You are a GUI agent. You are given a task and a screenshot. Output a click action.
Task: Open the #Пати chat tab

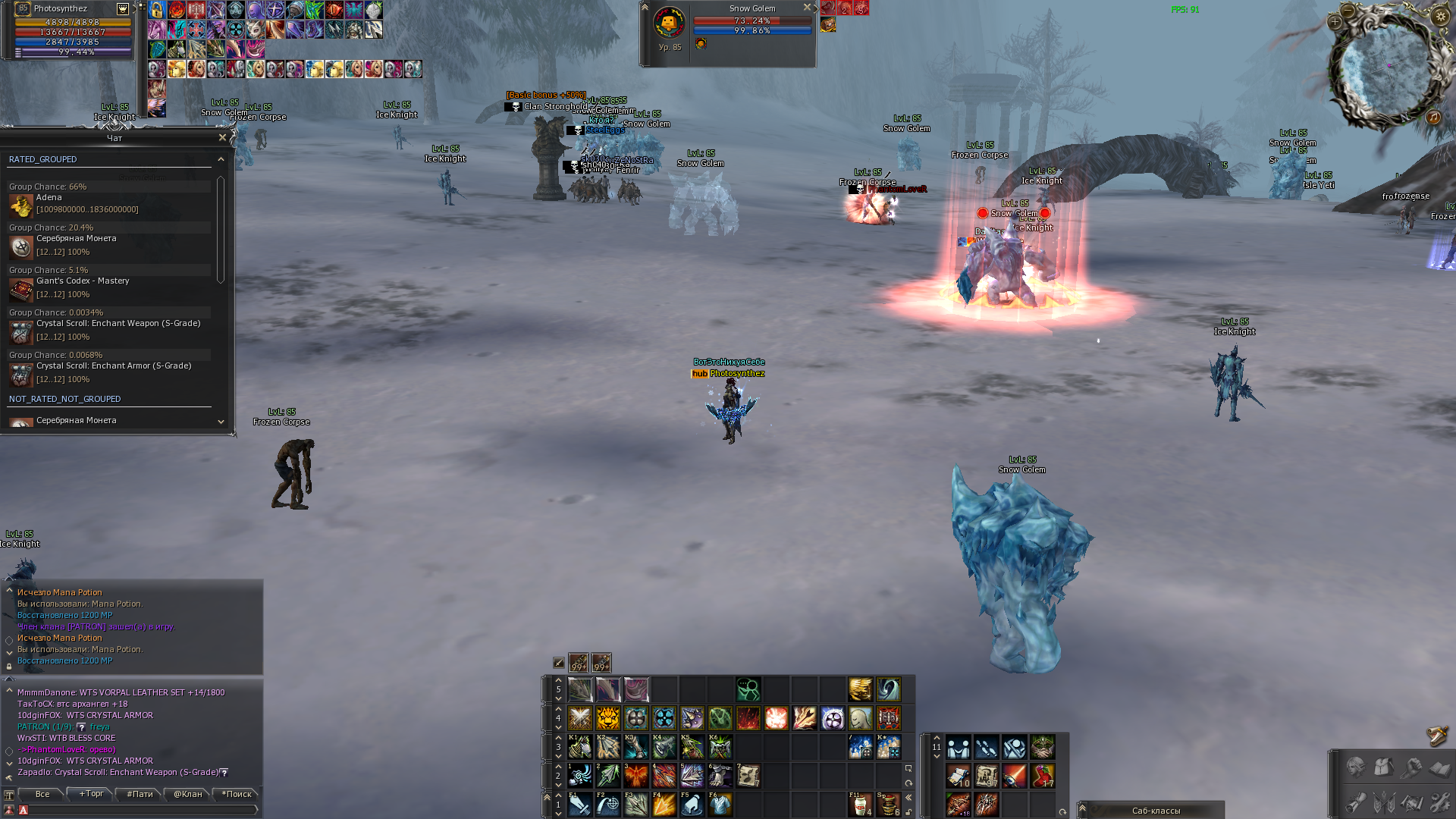click(x=140, y=794)
